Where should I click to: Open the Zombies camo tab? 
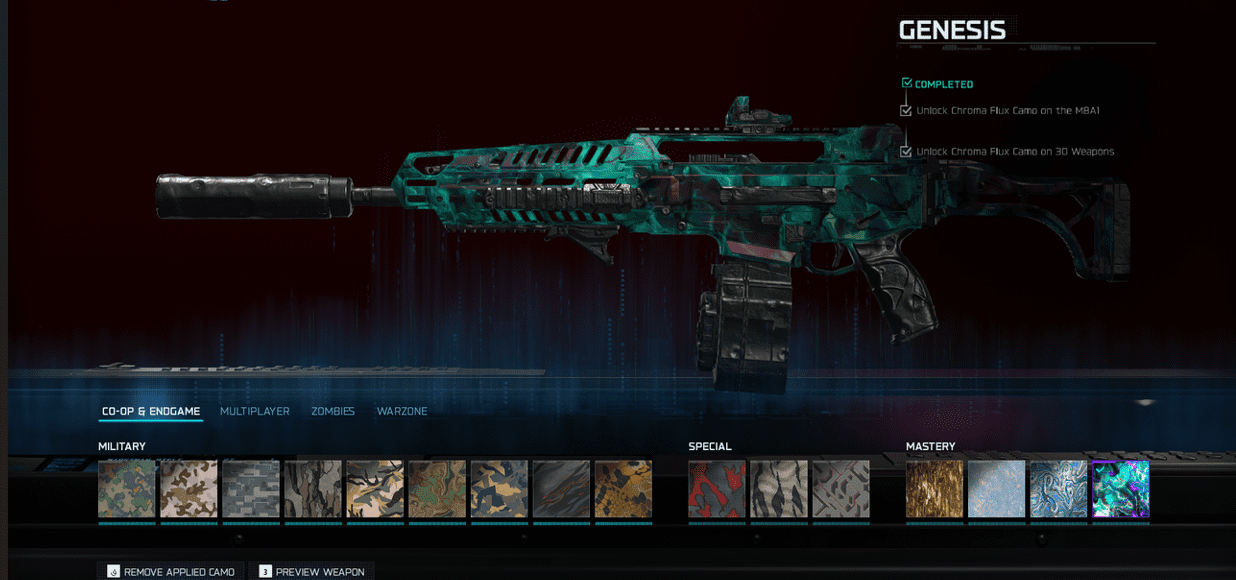[x=332, y=411]
